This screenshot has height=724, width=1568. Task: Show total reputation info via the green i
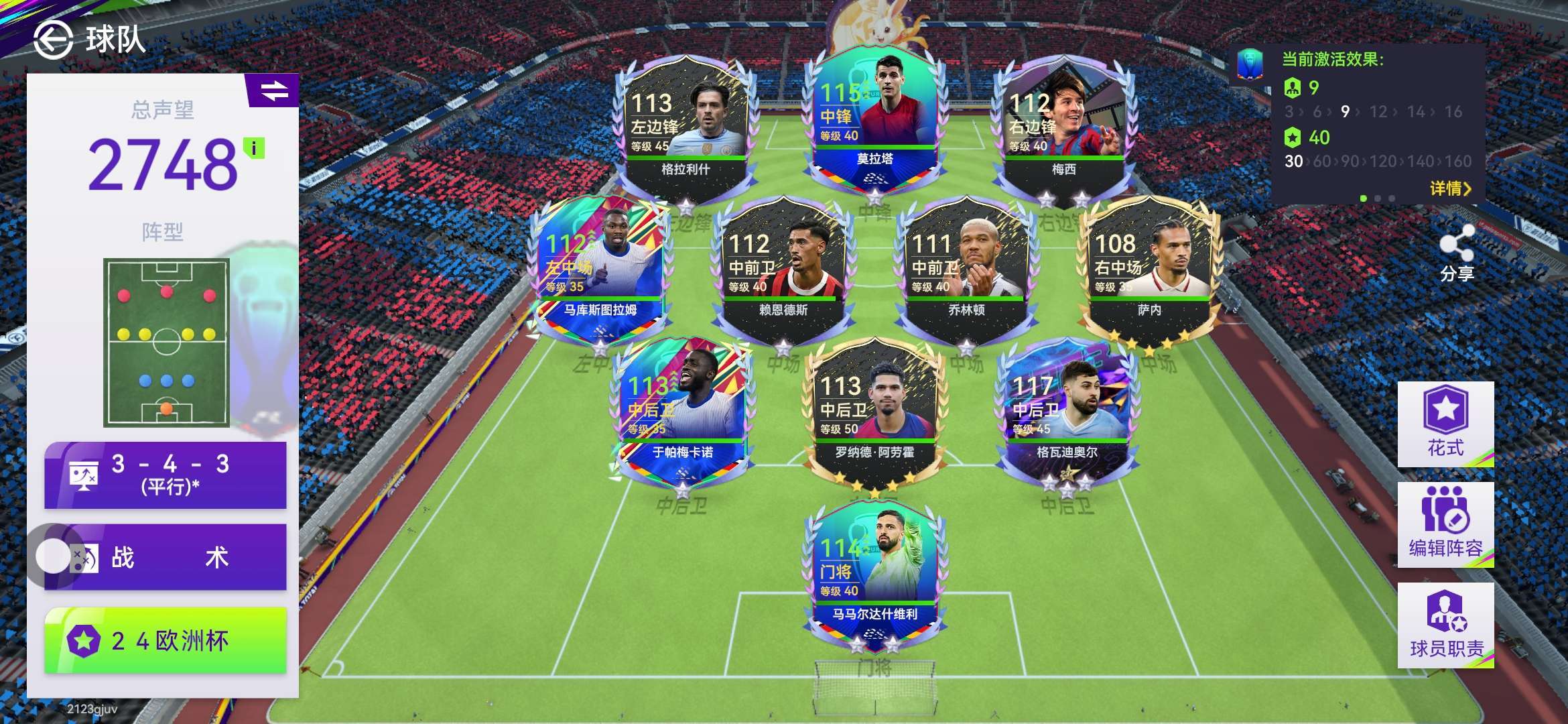point(254,147)
